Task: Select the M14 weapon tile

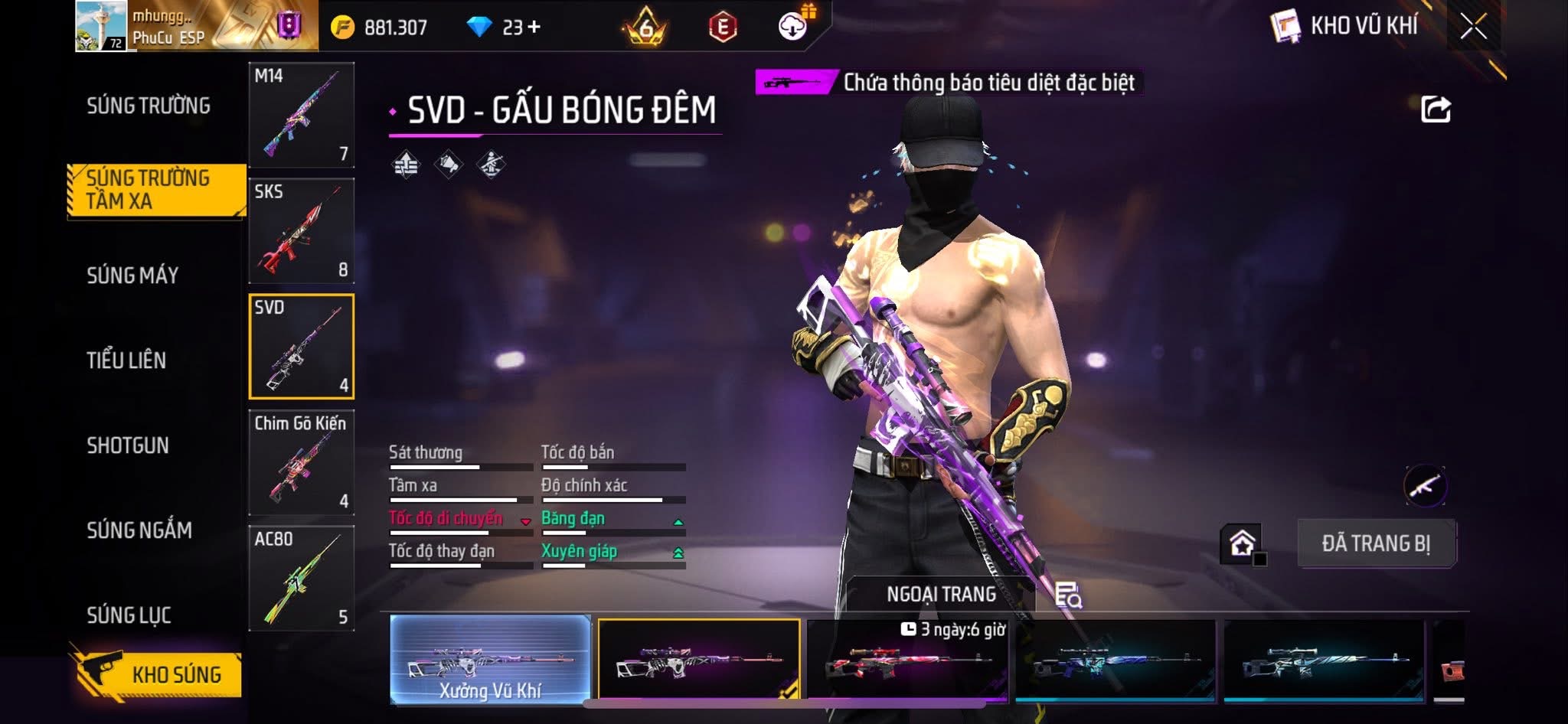Action: coord(302,115)
